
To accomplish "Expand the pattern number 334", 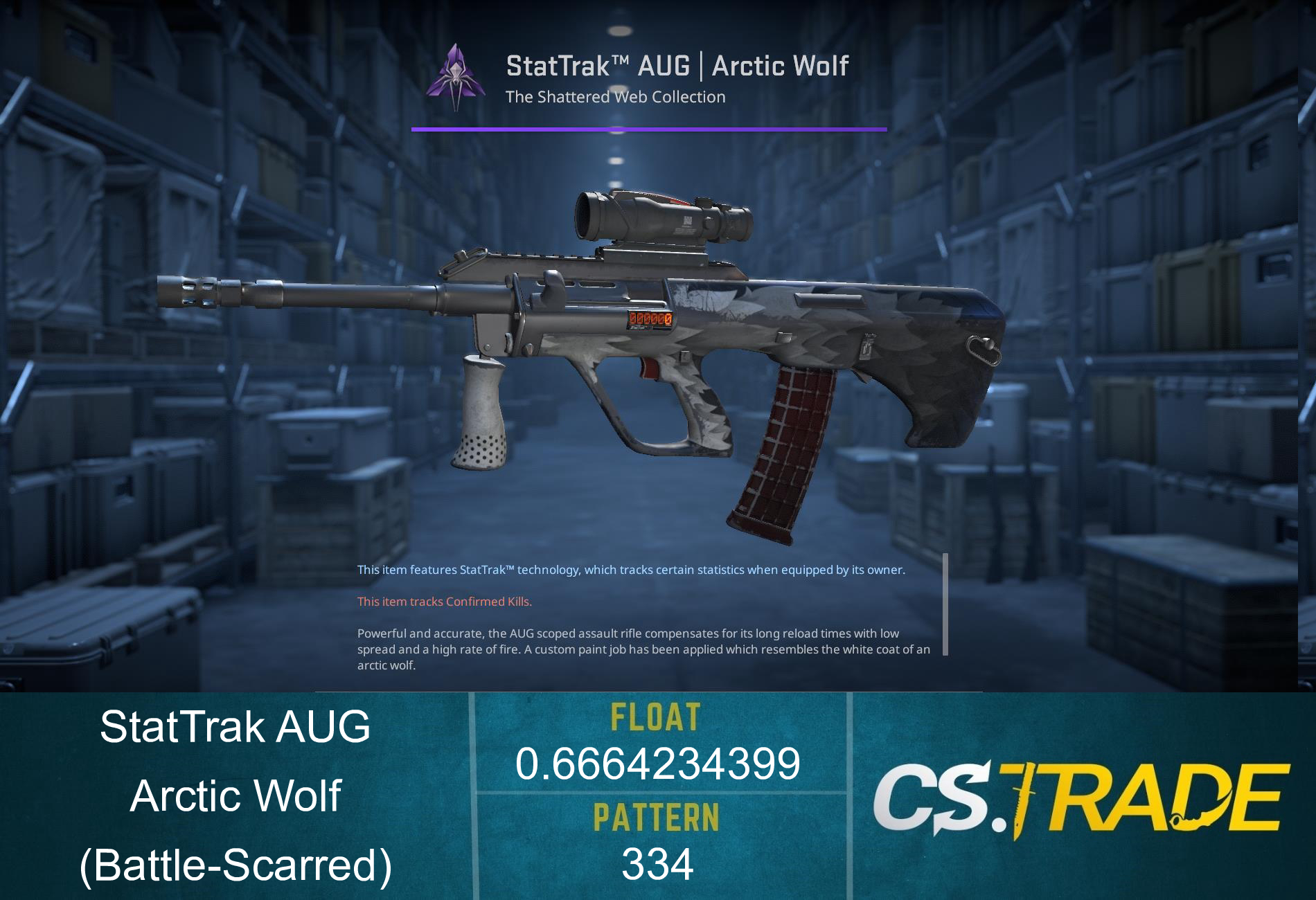I will [x=658, y=863].
